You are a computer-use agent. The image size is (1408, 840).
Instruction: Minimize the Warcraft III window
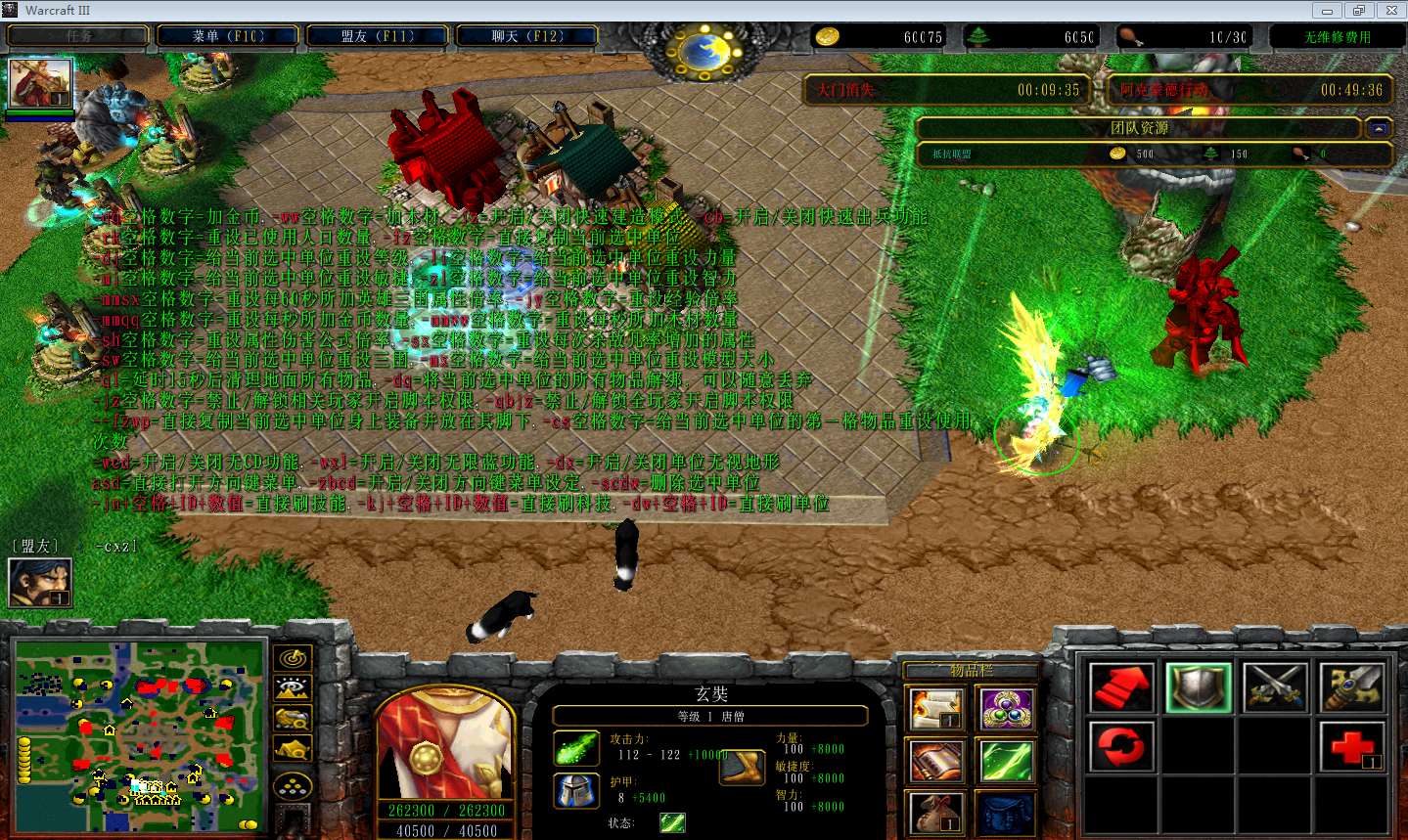1327,11
